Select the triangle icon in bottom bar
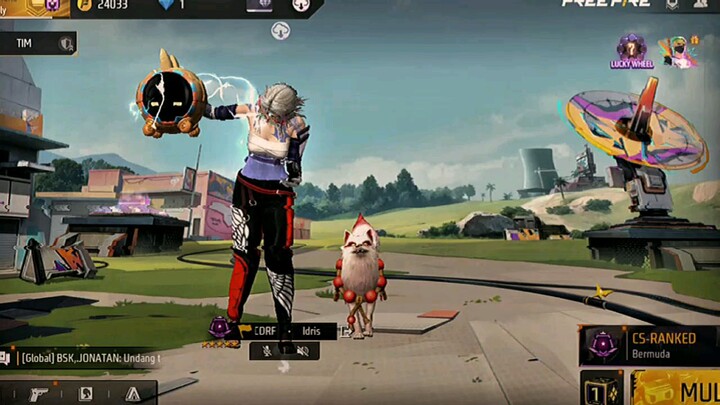This screenshot has width=720, height=405. 132,394
